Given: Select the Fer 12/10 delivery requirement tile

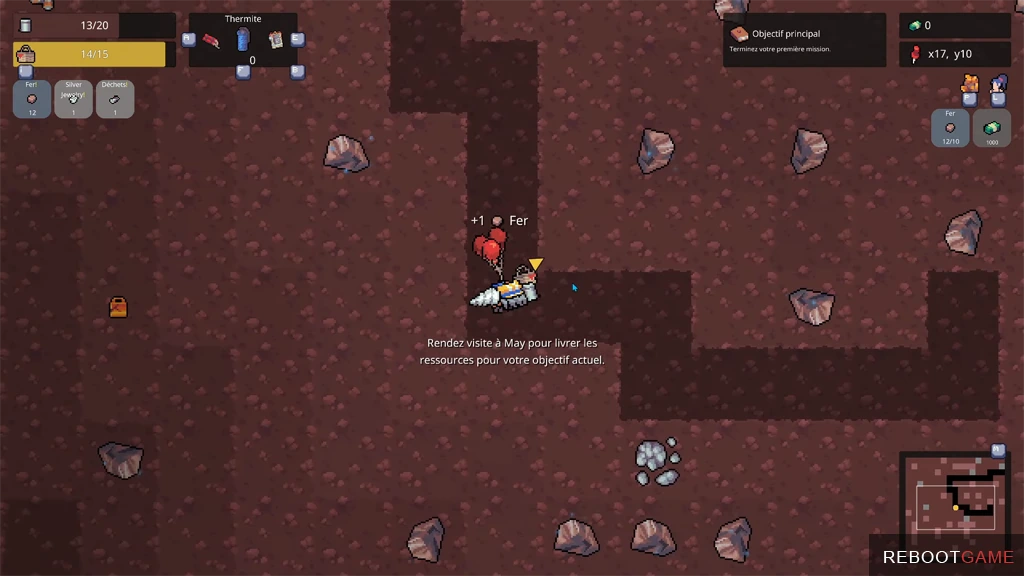Looking at the screenshot, I should click(x=950, y=128).
